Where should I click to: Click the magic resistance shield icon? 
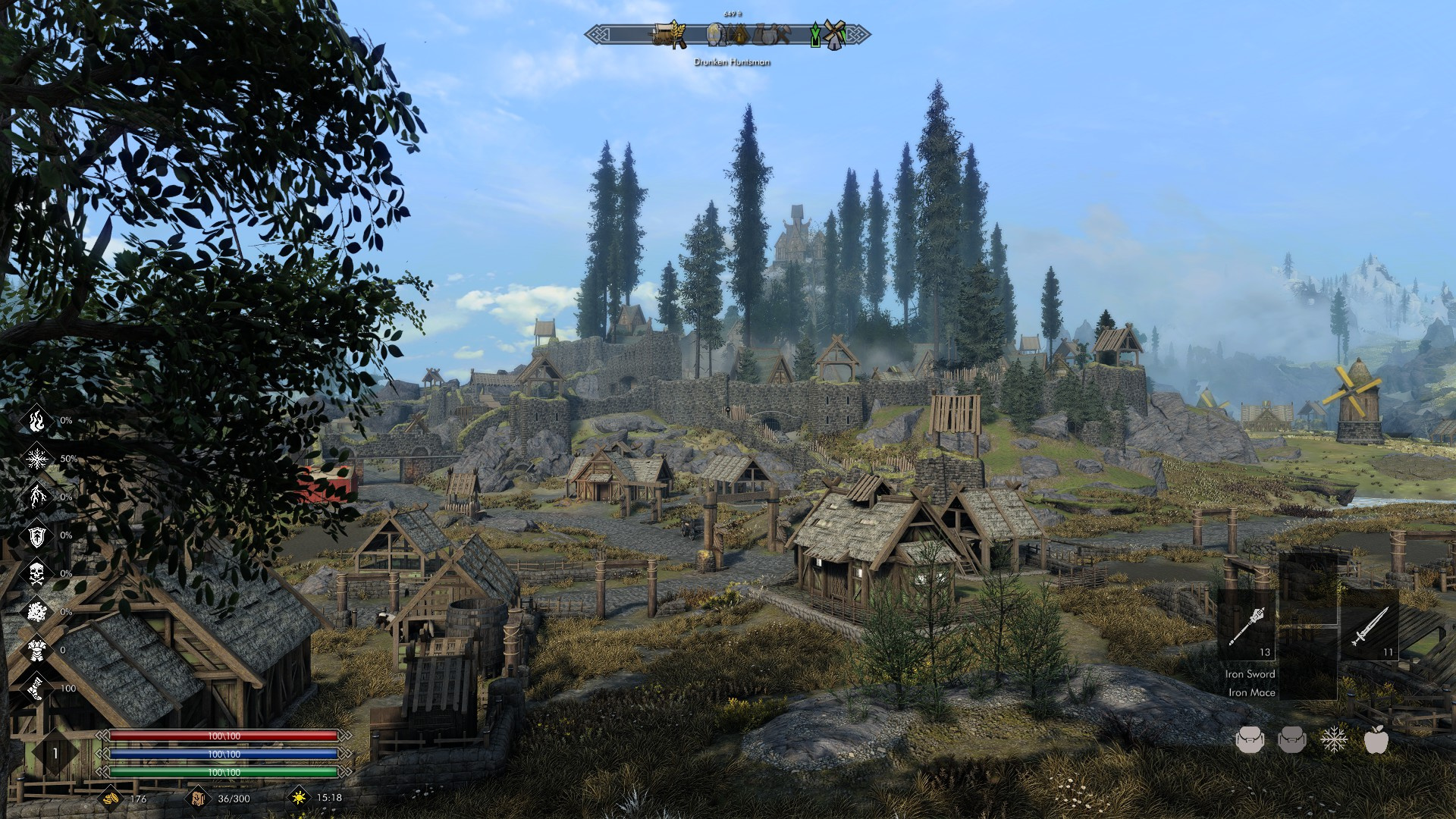(x=36, y=535)
